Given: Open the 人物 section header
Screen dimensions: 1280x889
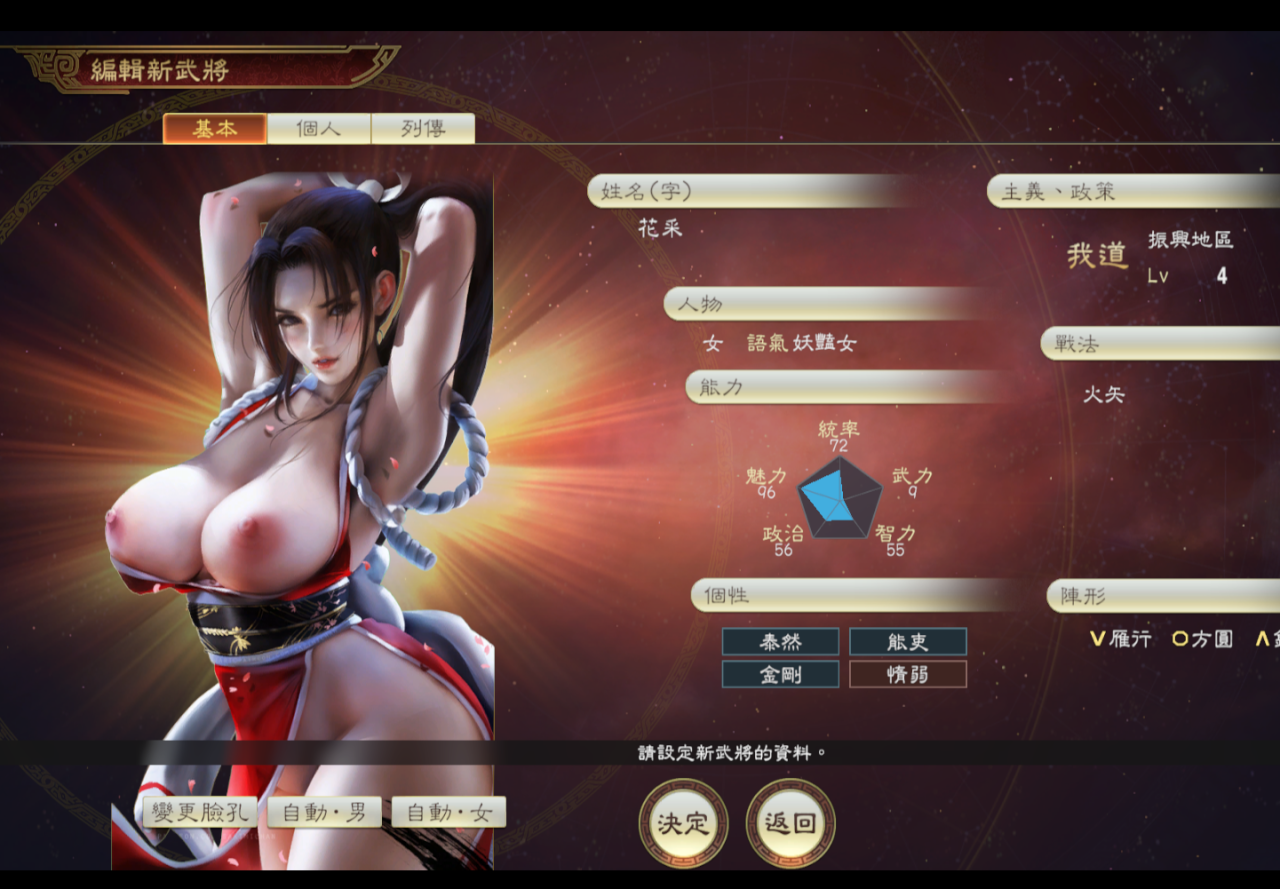Looking at the screenshot, I should tap(825, 304).
